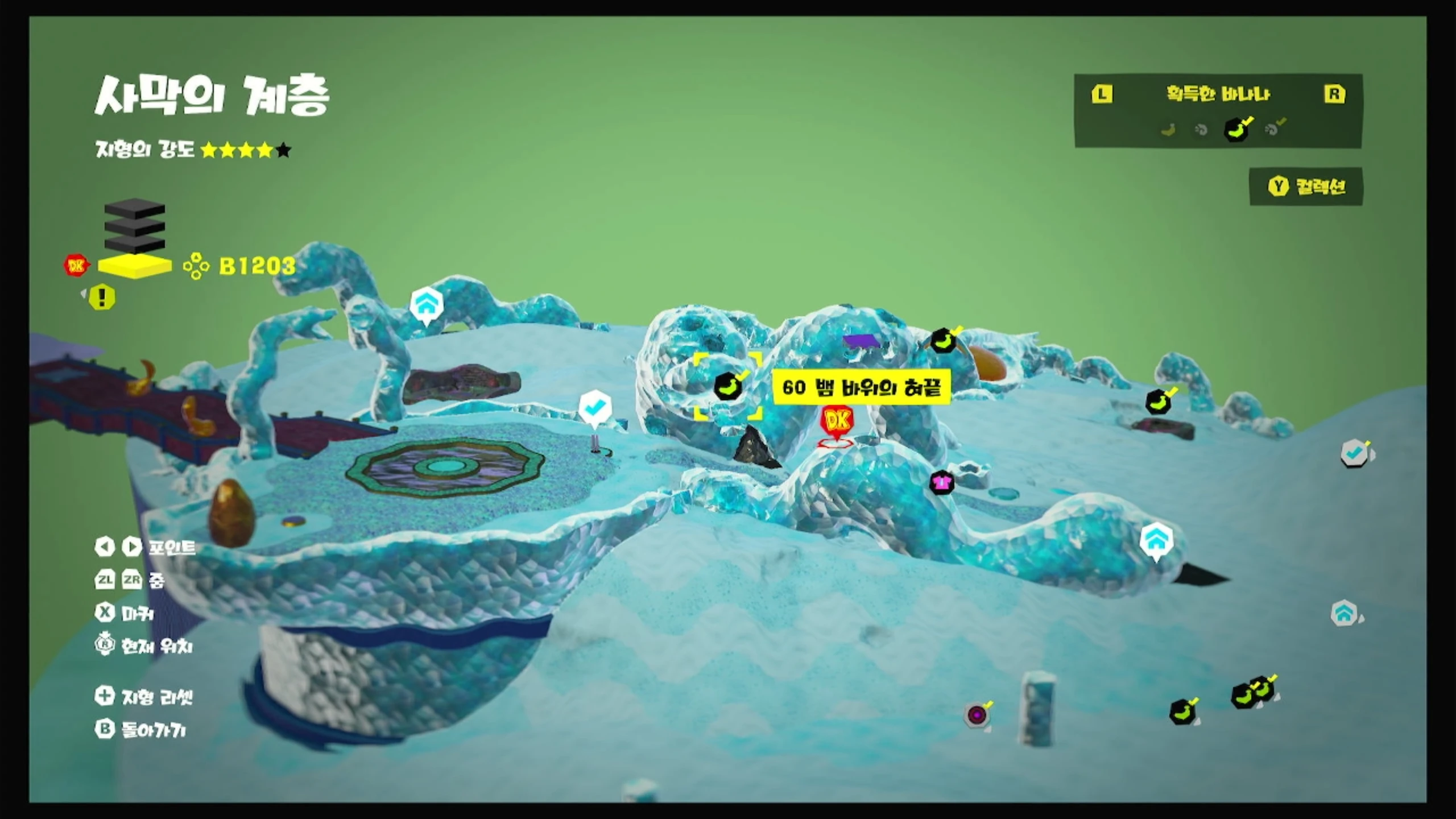This screenshot has height=819, width=1456.
Task: Select the pink shirt shop marker
Action: pos(941,483)
